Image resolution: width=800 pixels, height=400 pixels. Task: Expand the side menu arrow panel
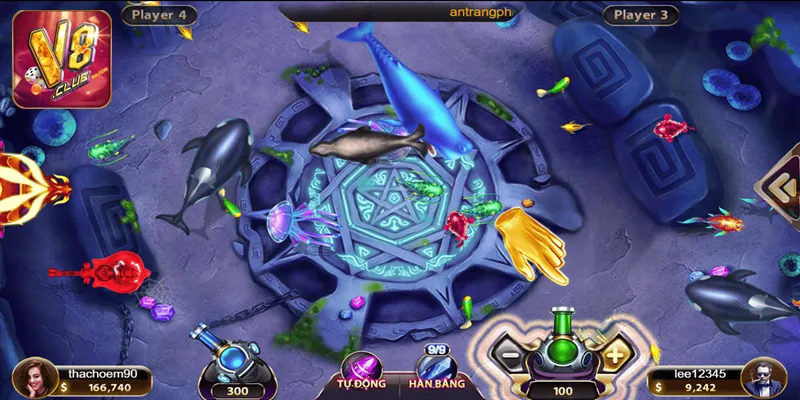779,185
